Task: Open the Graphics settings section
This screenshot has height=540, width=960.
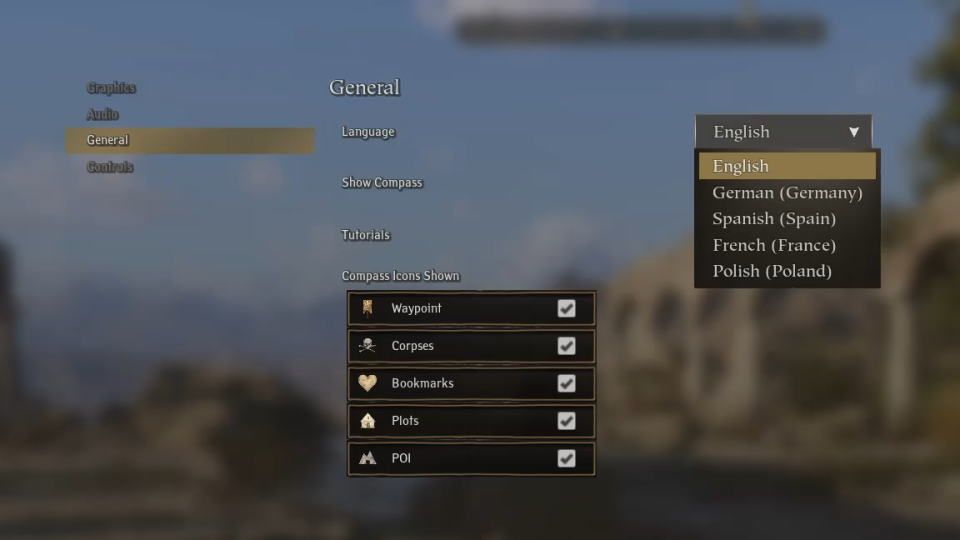Action: (111, 88)
